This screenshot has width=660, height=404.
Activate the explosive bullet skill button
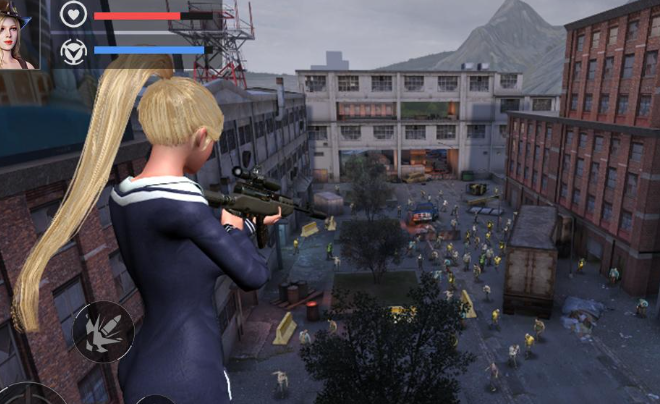103,331
